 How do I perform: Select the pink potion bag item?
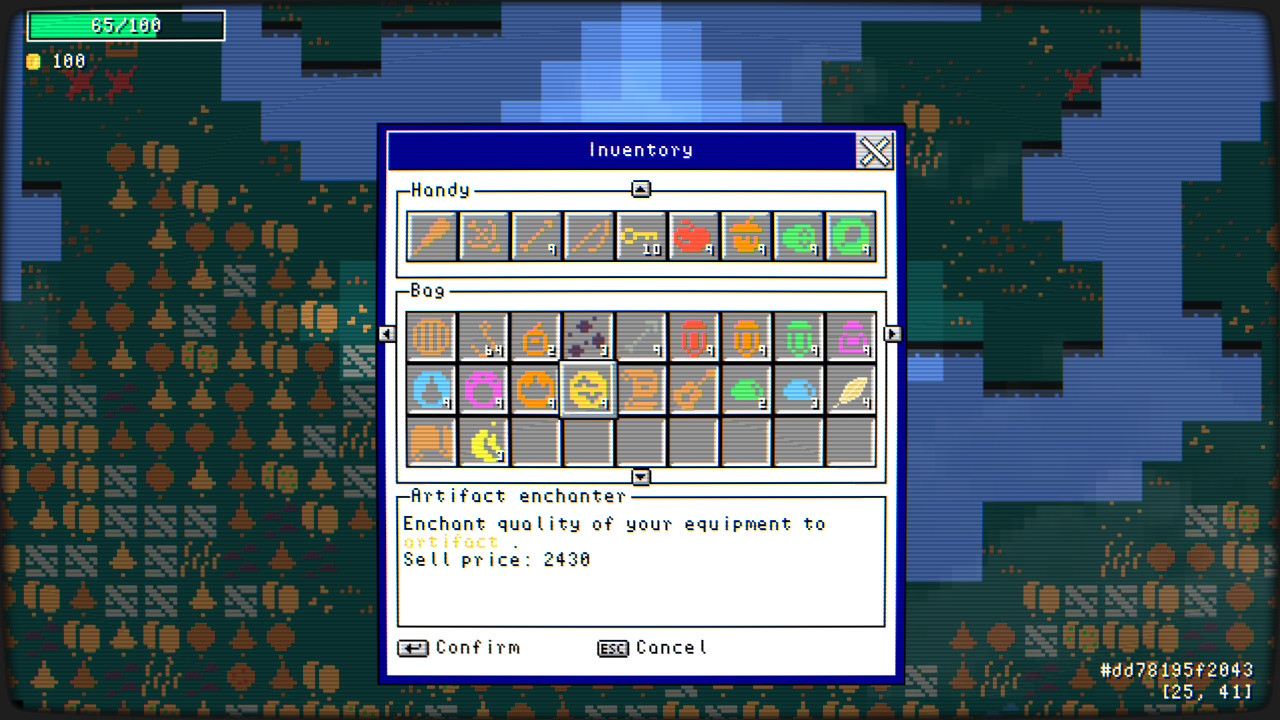point(852,335)
